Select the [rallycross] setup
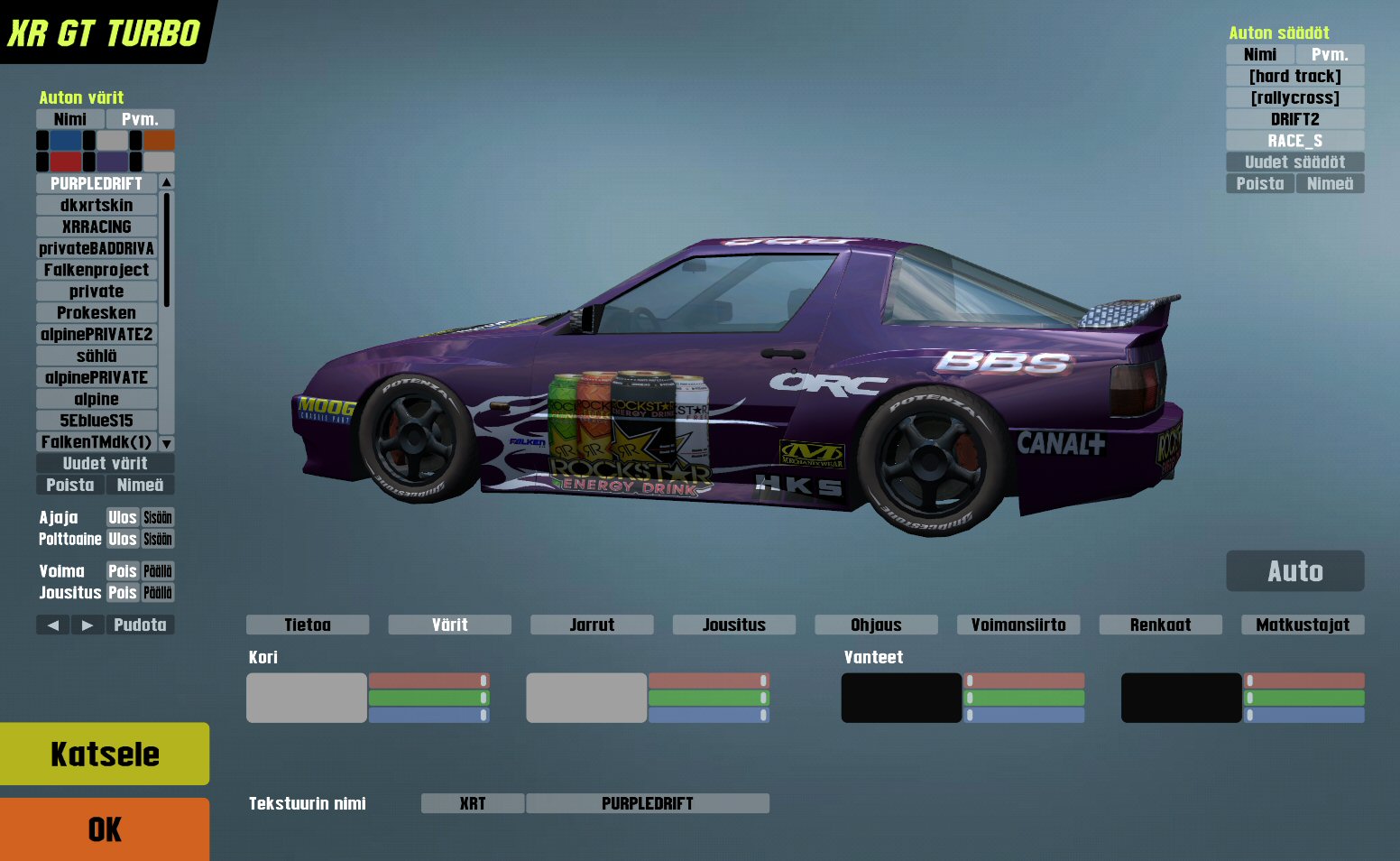The width and height of the screenshot is (1400, 861). pyautogui.click(x=1294, y=97)
